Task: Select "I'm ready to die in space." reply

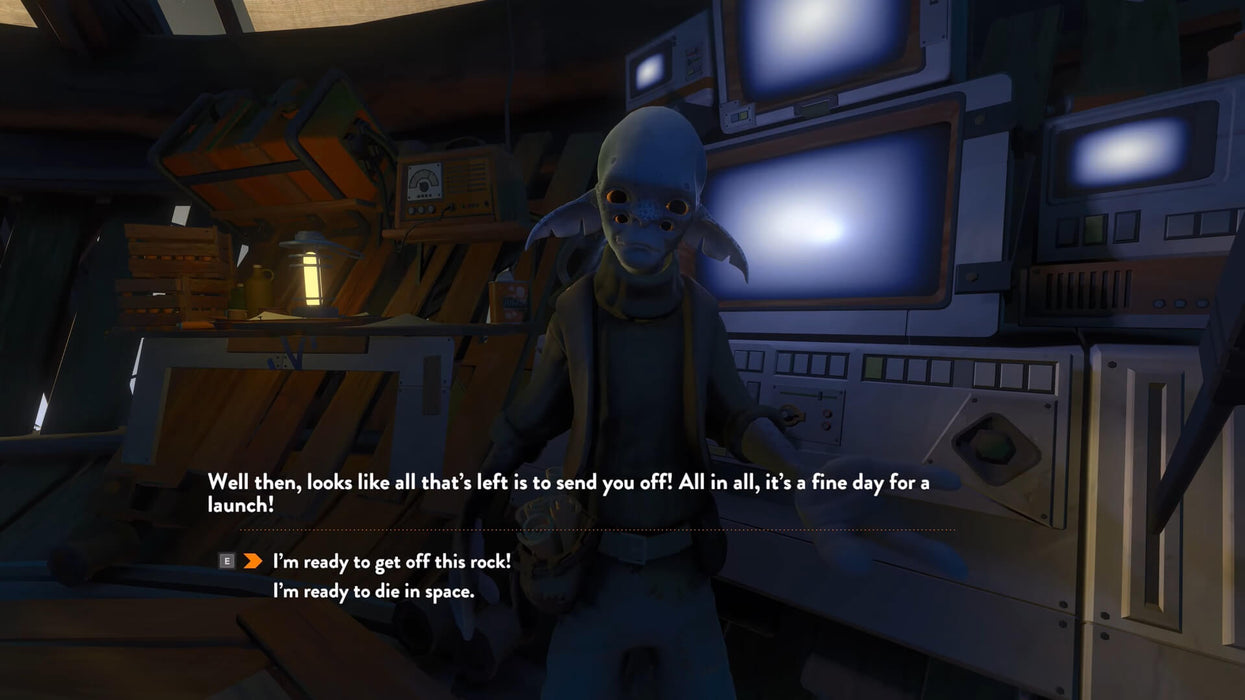Action: click(373, 592)
